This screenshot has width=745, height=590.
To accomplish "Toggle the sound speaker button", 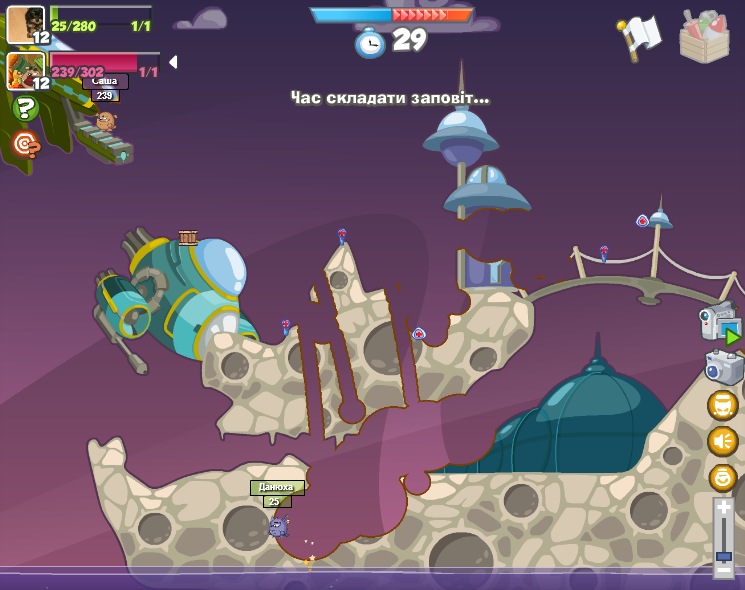I will pos(722,441).
